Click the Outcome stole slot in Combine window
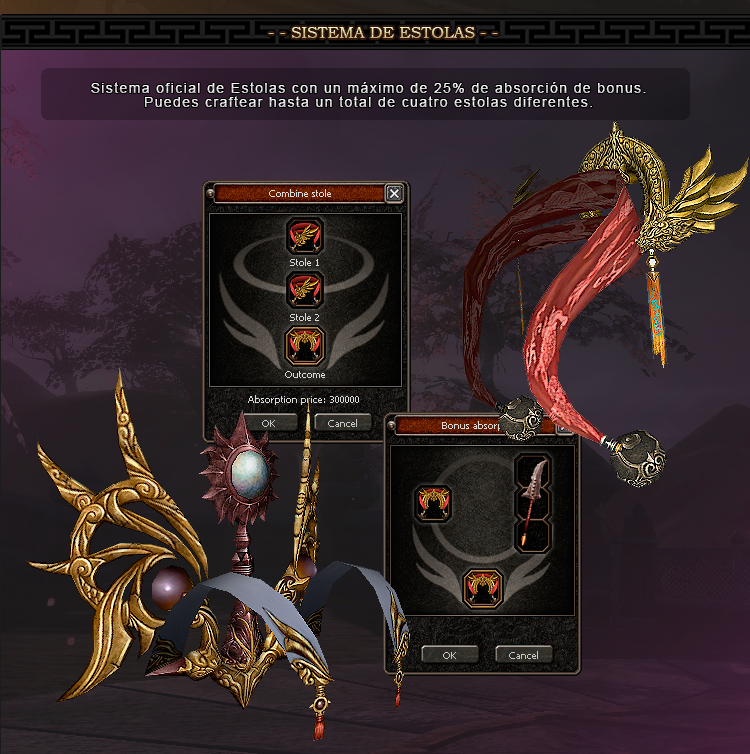This screenshot has height=754, width=750. pyautogui.click(x=305, y=346)
